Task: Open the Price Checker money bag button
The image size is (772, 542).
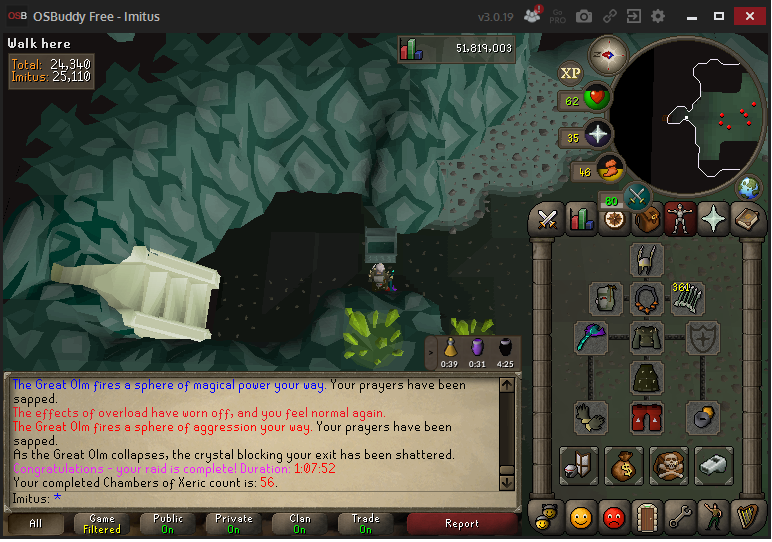Action: point(624,465)
